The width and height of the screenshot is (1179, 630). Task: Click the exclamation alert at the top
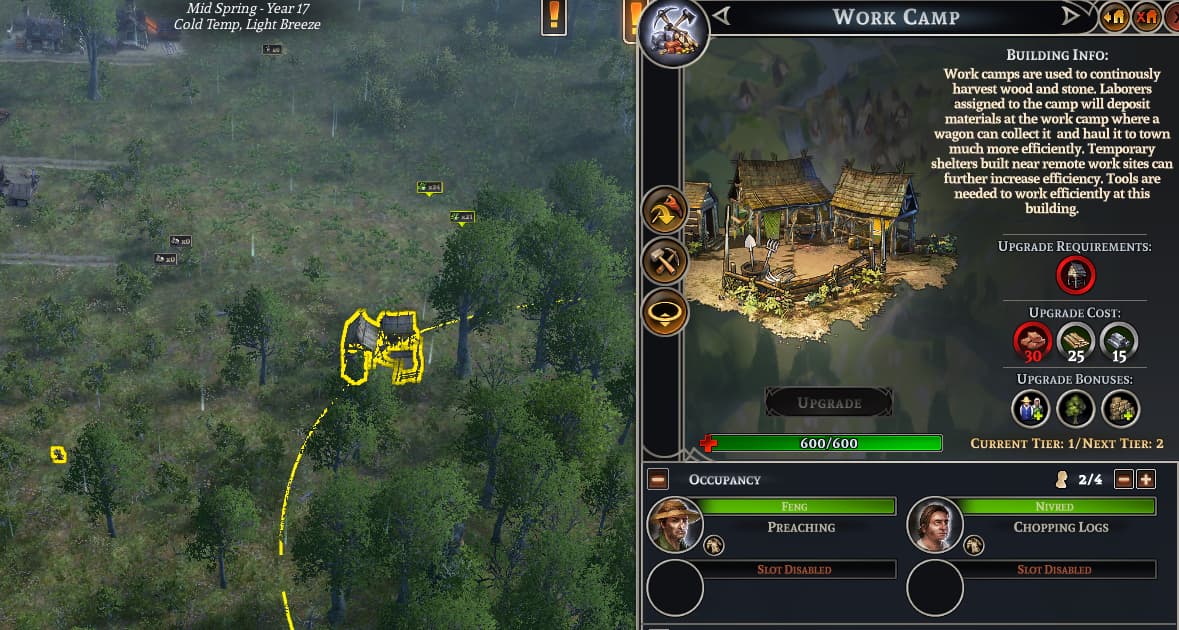[x=554, y=16]
